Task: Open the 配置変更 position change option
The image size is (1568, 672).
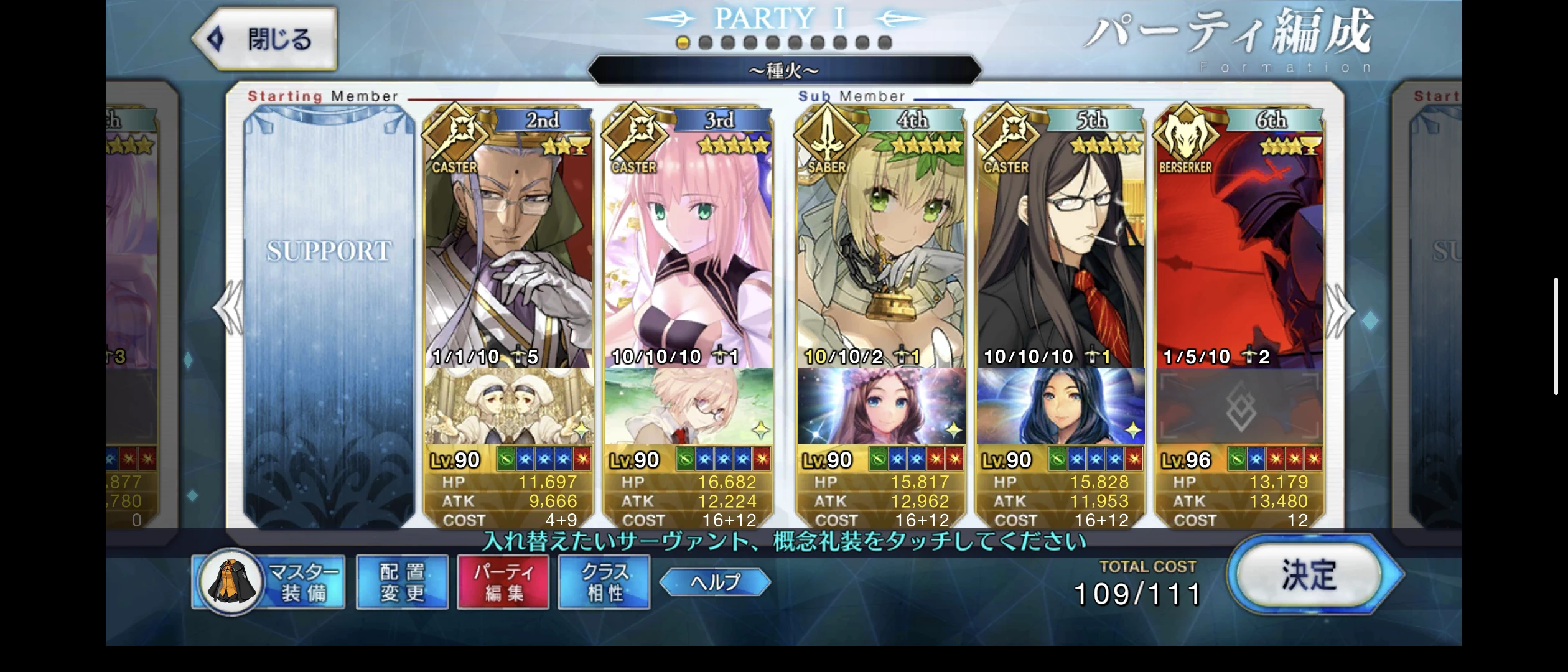Action: [402, 582]
